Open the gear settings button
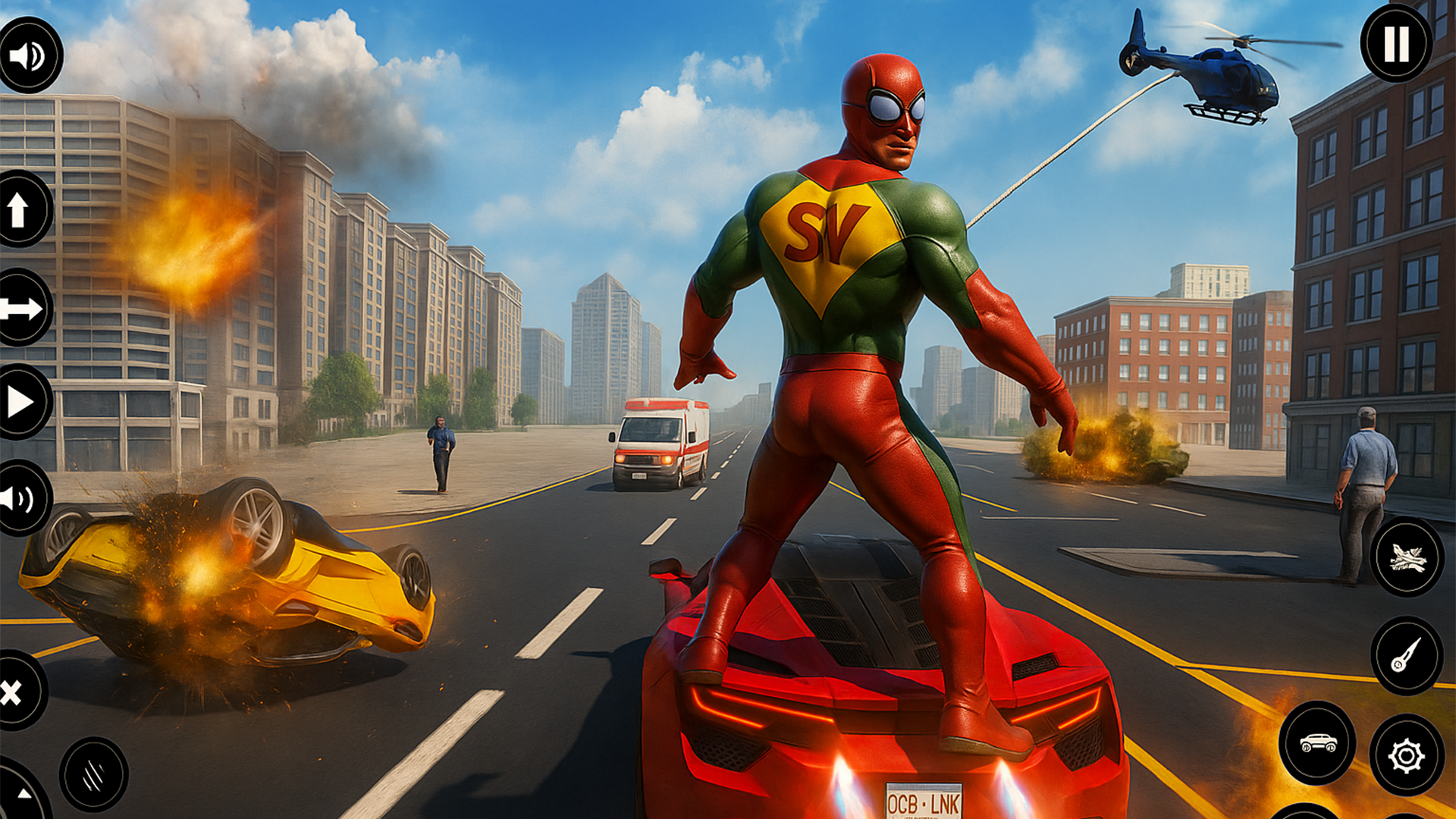Image resolution: width=1456 pixels, height=819 pixels. [x=1406, y=755]
